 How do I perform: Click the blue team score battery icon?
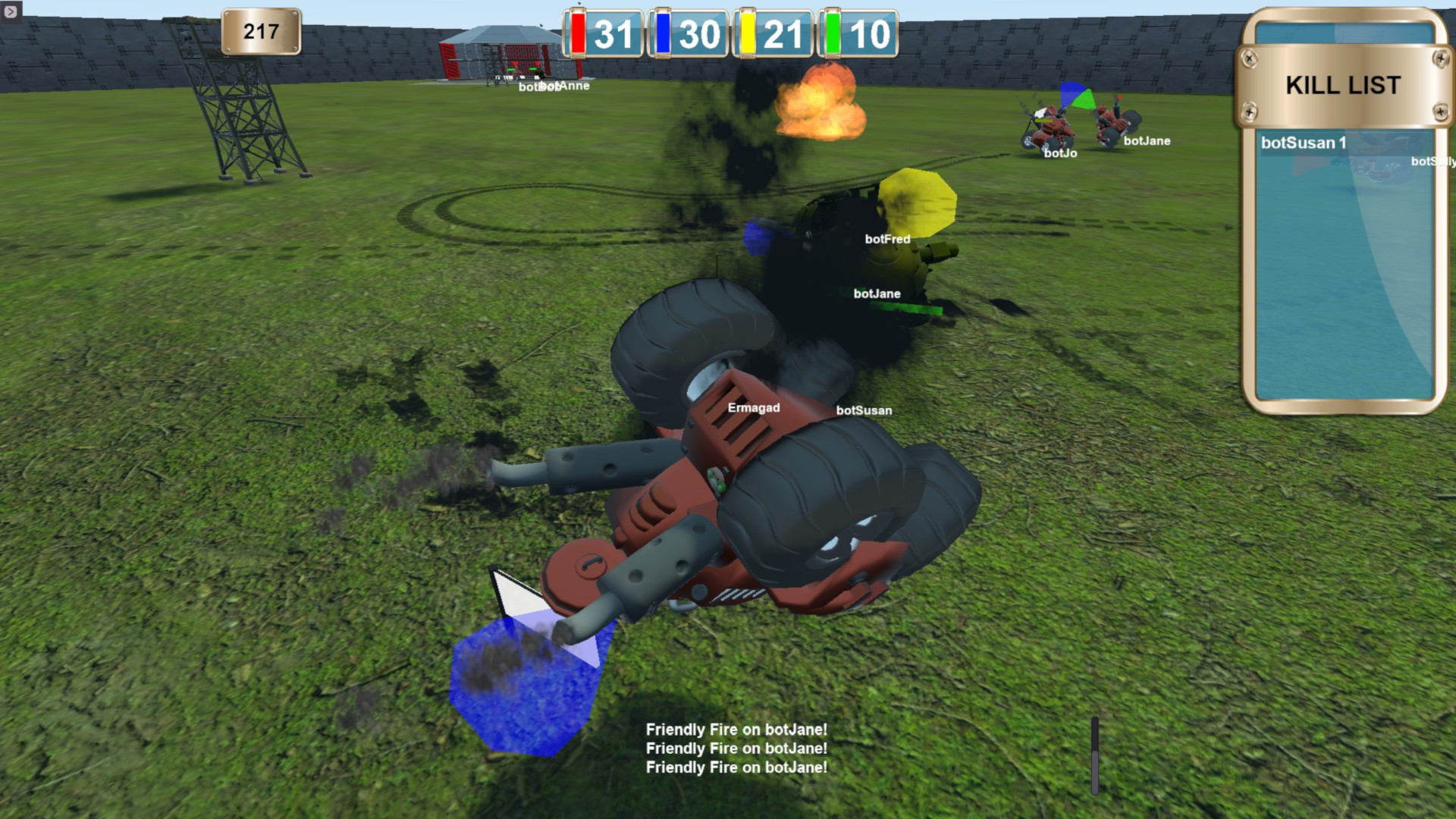pyautogui.click(x=663, y=34)
